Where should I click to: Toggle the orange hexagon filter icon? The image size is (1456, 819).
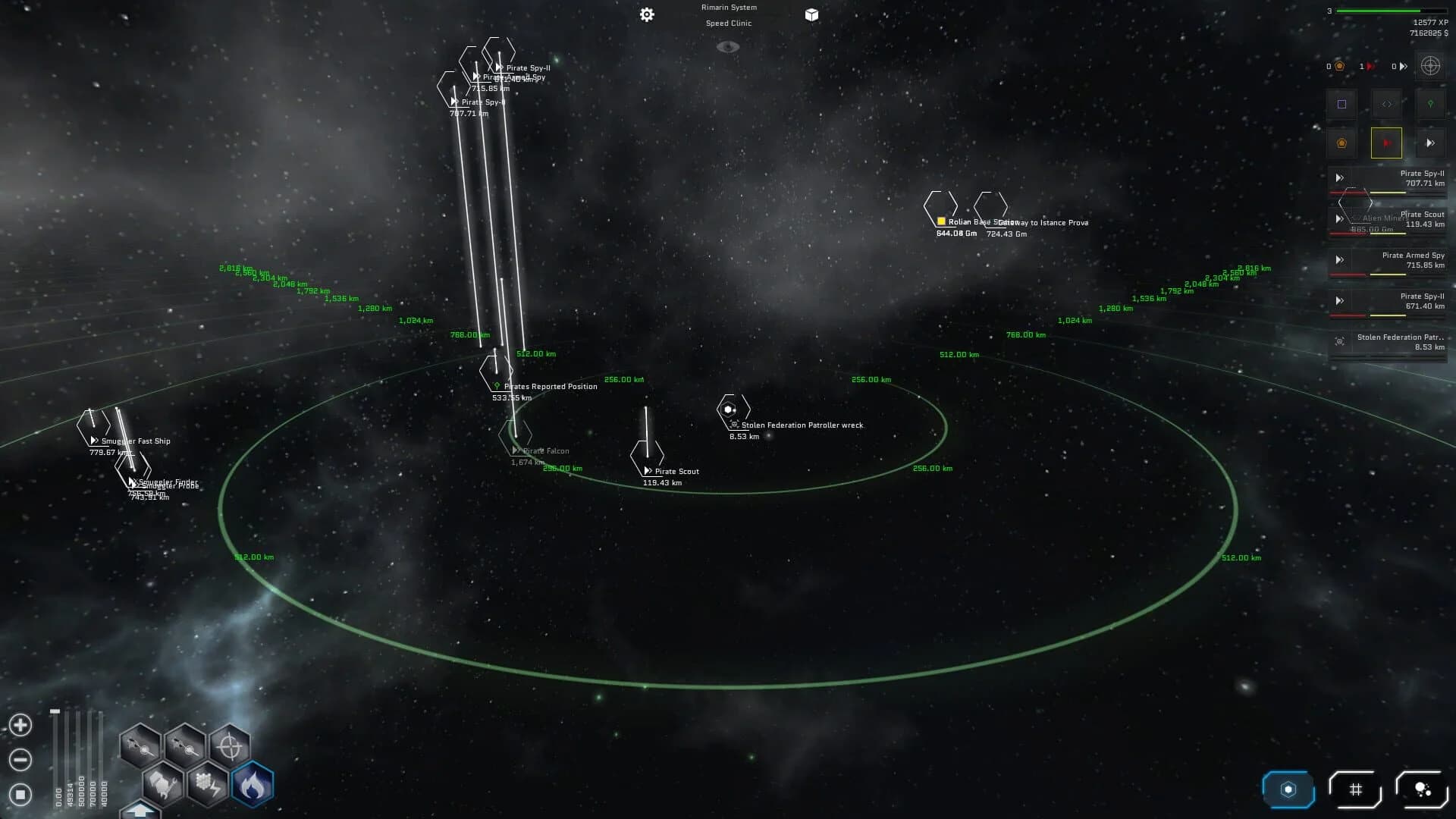(x=1341, y=143)
